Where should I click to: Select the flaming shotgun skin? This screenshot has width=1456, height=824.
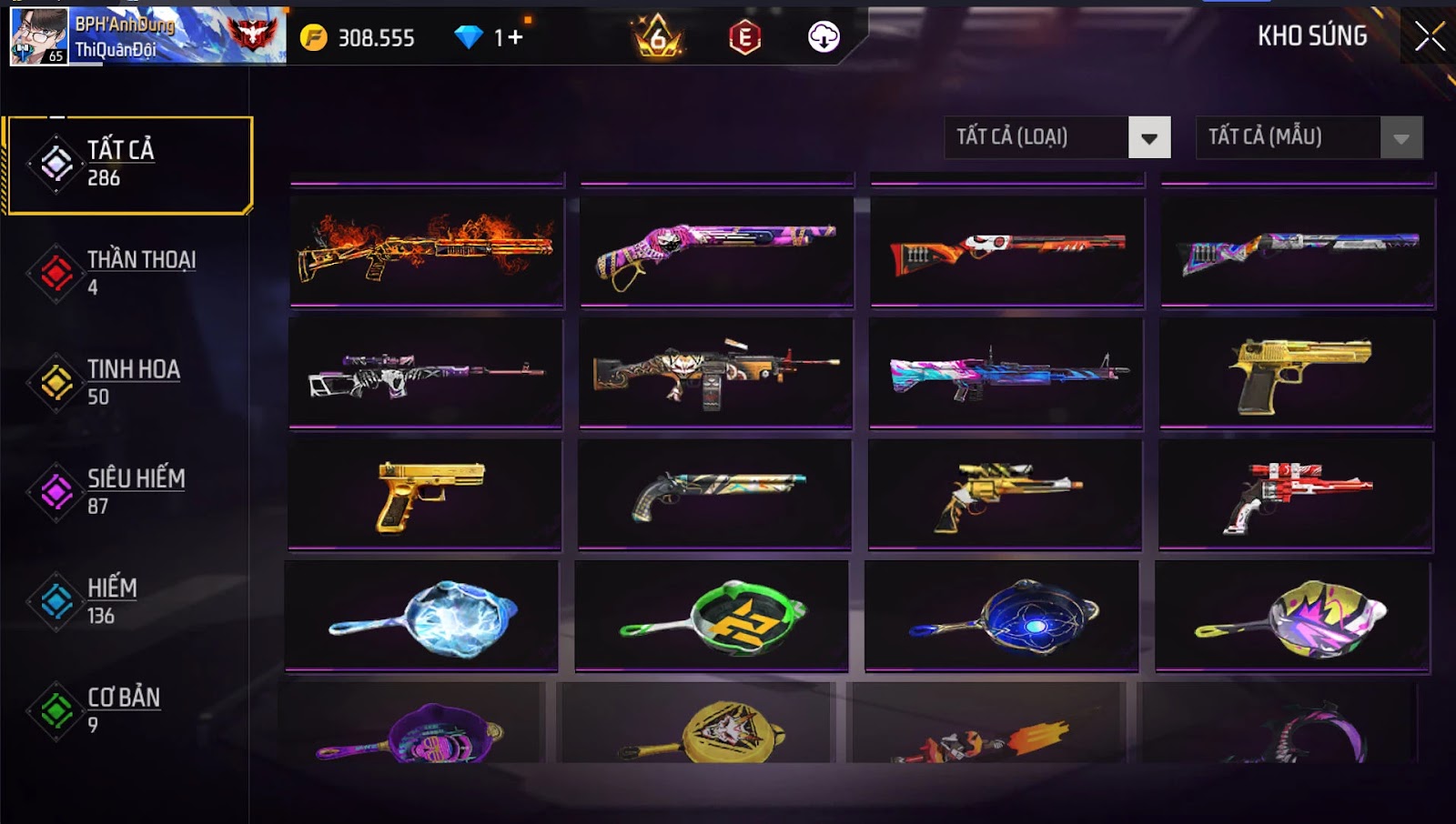[x=427, y=249]
